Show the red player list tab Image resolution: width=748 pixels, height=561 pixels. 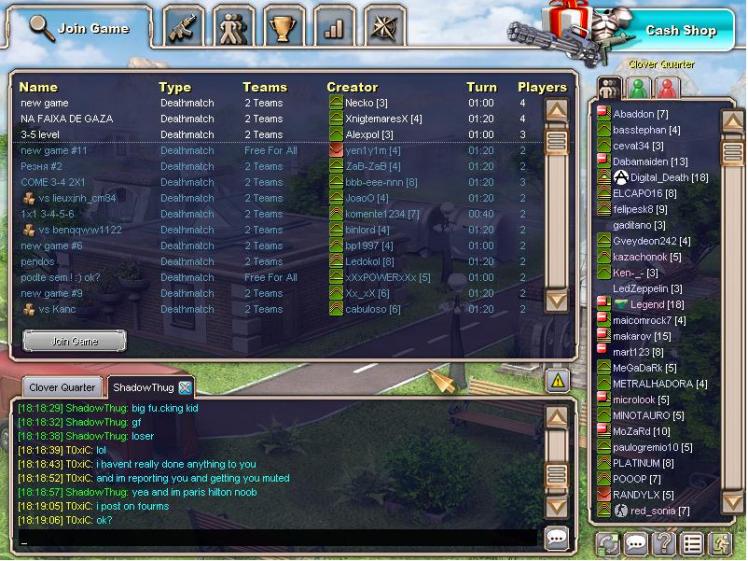pyautogui.click(x=665, y=88)
